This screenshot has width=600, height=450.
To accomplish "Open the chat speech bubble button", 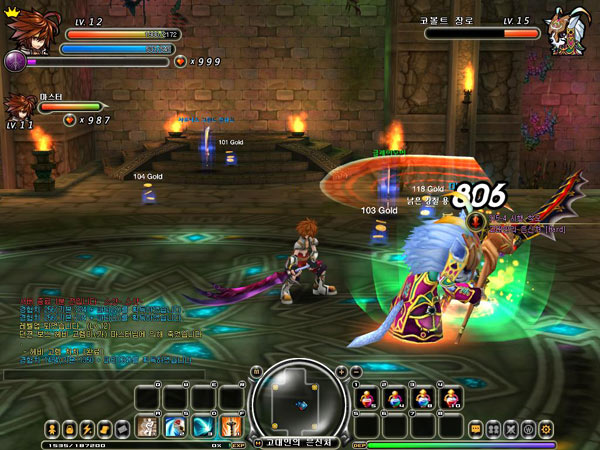I will (x=476, y=428).
